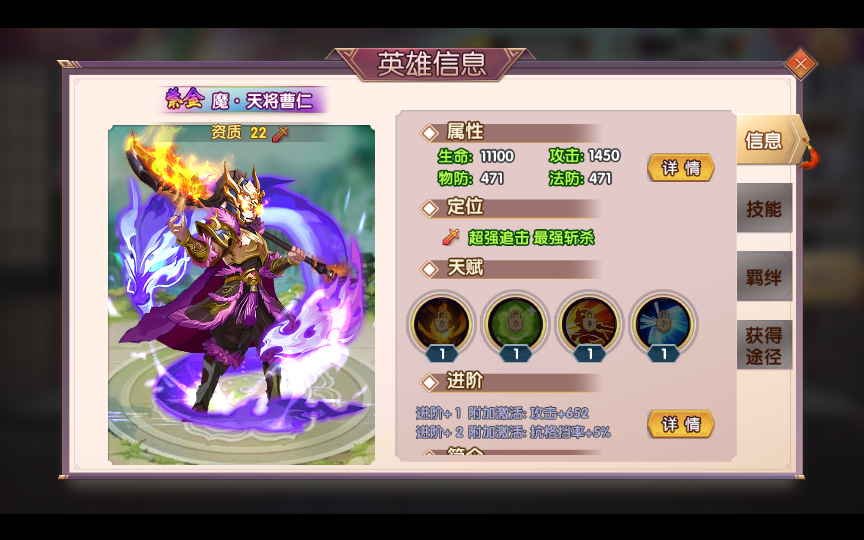Tap the locked red-orange talent icon

pos(589,323)
